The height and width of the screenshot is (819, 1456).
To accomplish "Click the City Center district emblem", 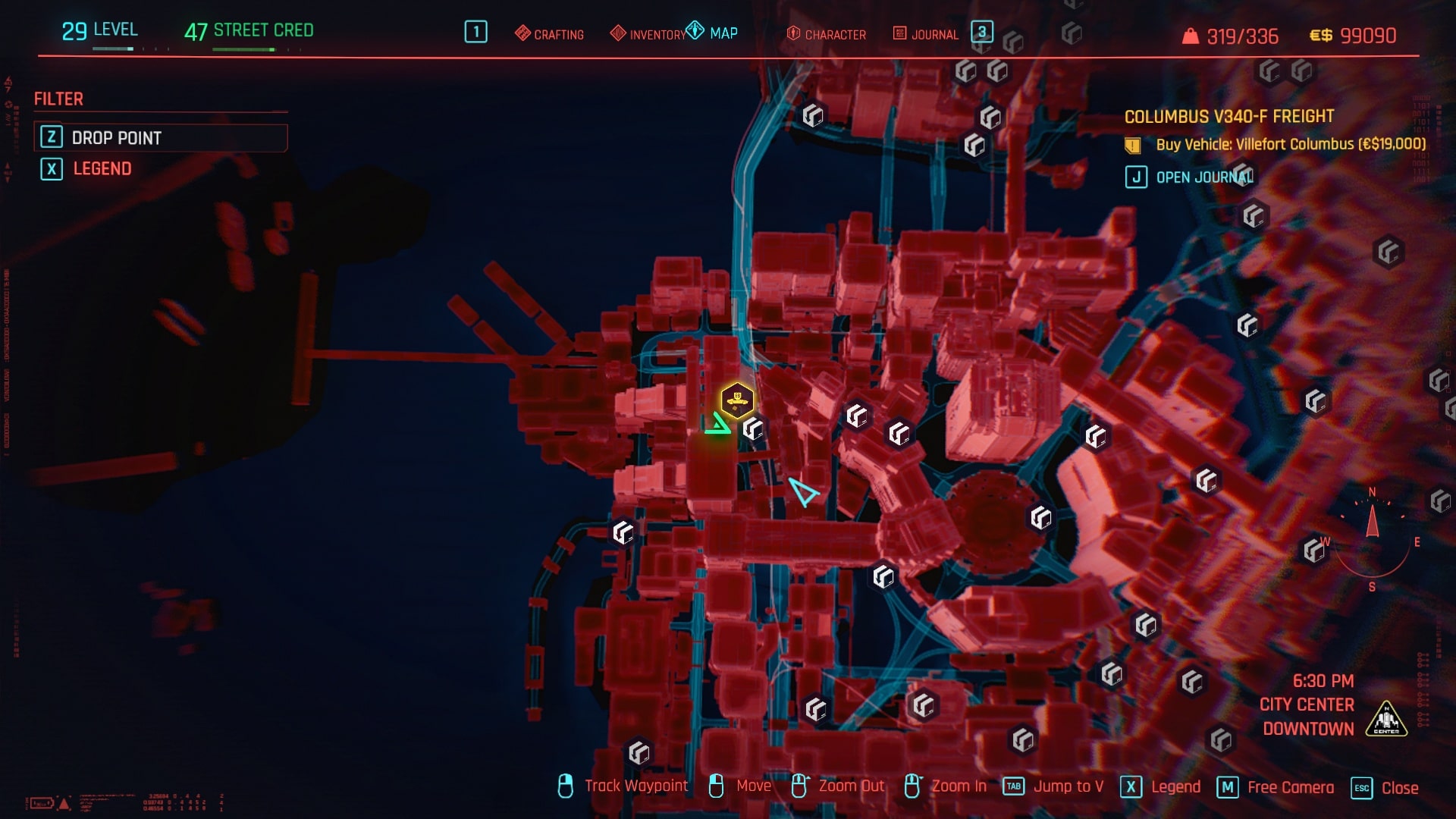I will (x=1386, y=718).
